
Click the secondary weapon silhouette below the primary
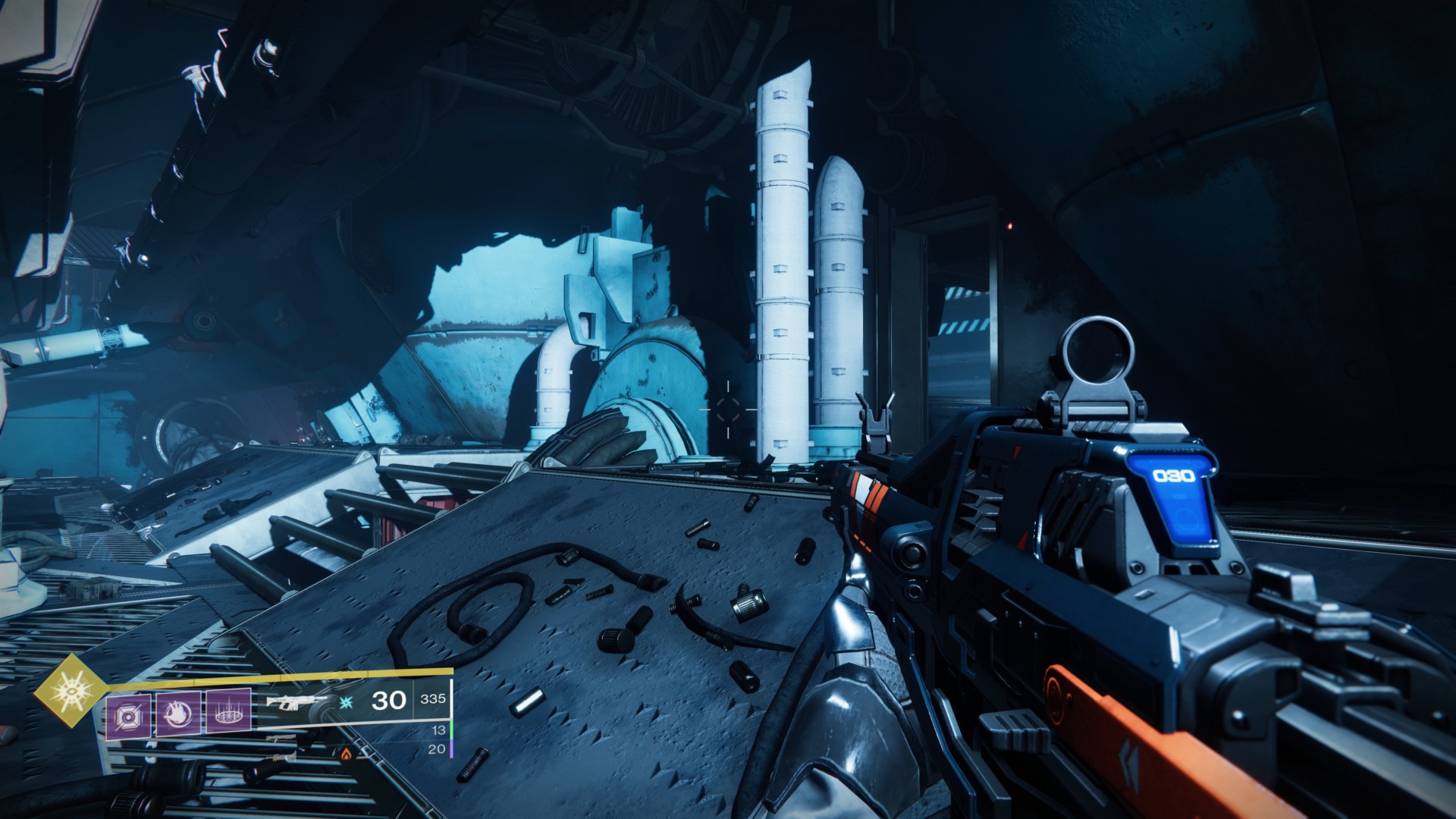coord(281,737)
